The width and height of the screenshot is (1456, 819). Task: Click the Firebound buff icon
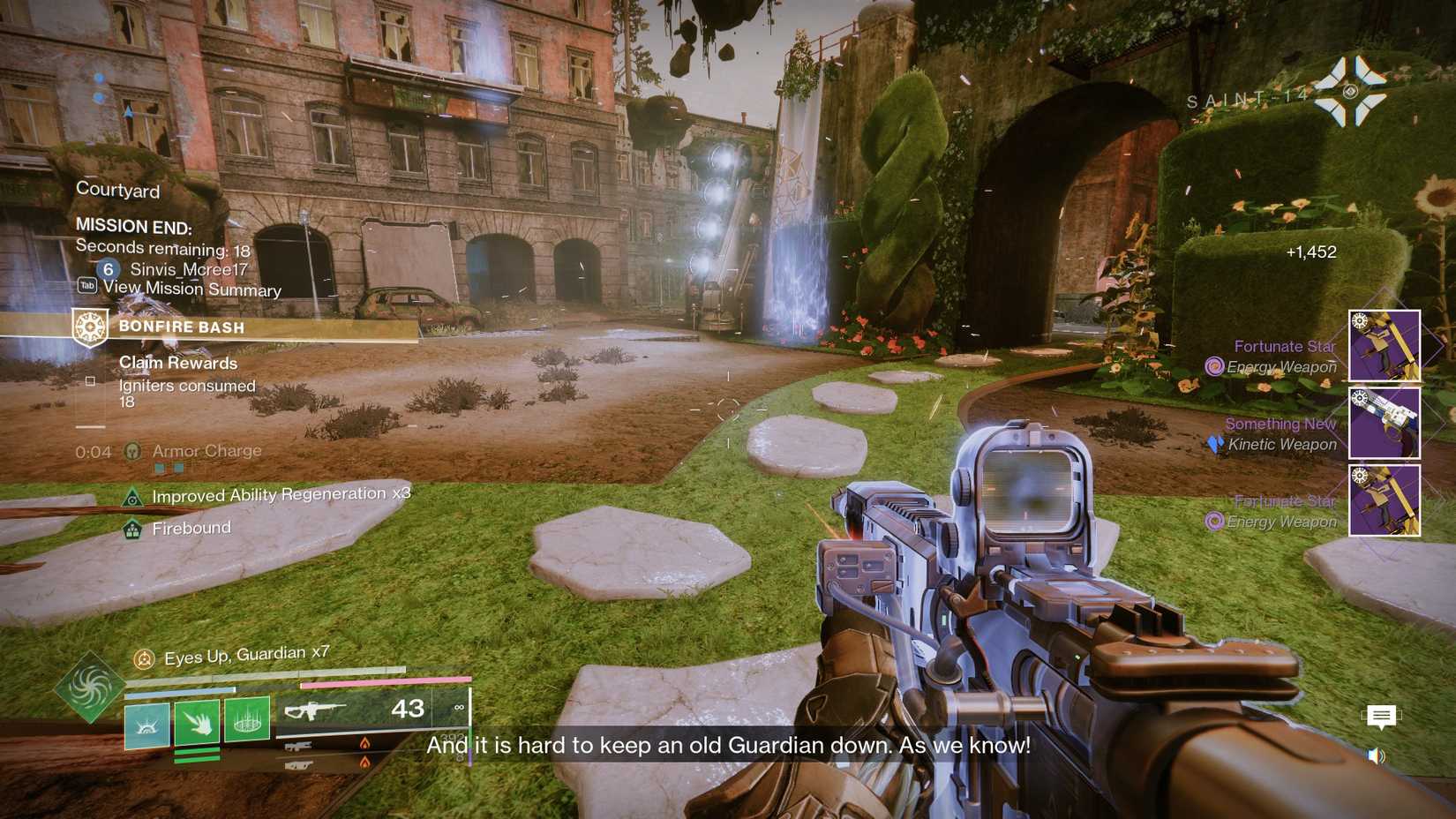pyautogui.click(x=131, y=528)
